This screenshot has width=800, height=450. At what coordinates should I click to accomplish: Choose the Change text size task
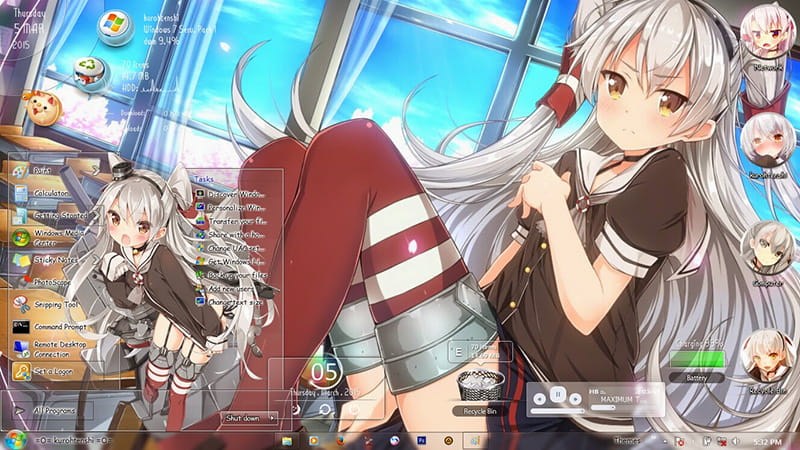click(x=235, y=300)
